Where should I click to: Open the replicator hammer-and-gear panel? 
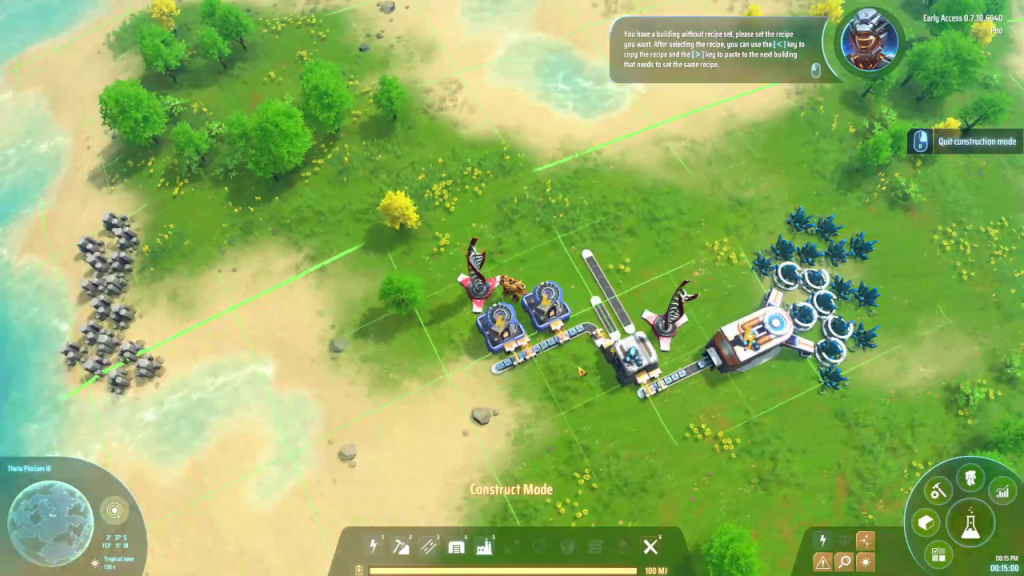(x=938, y=490)
